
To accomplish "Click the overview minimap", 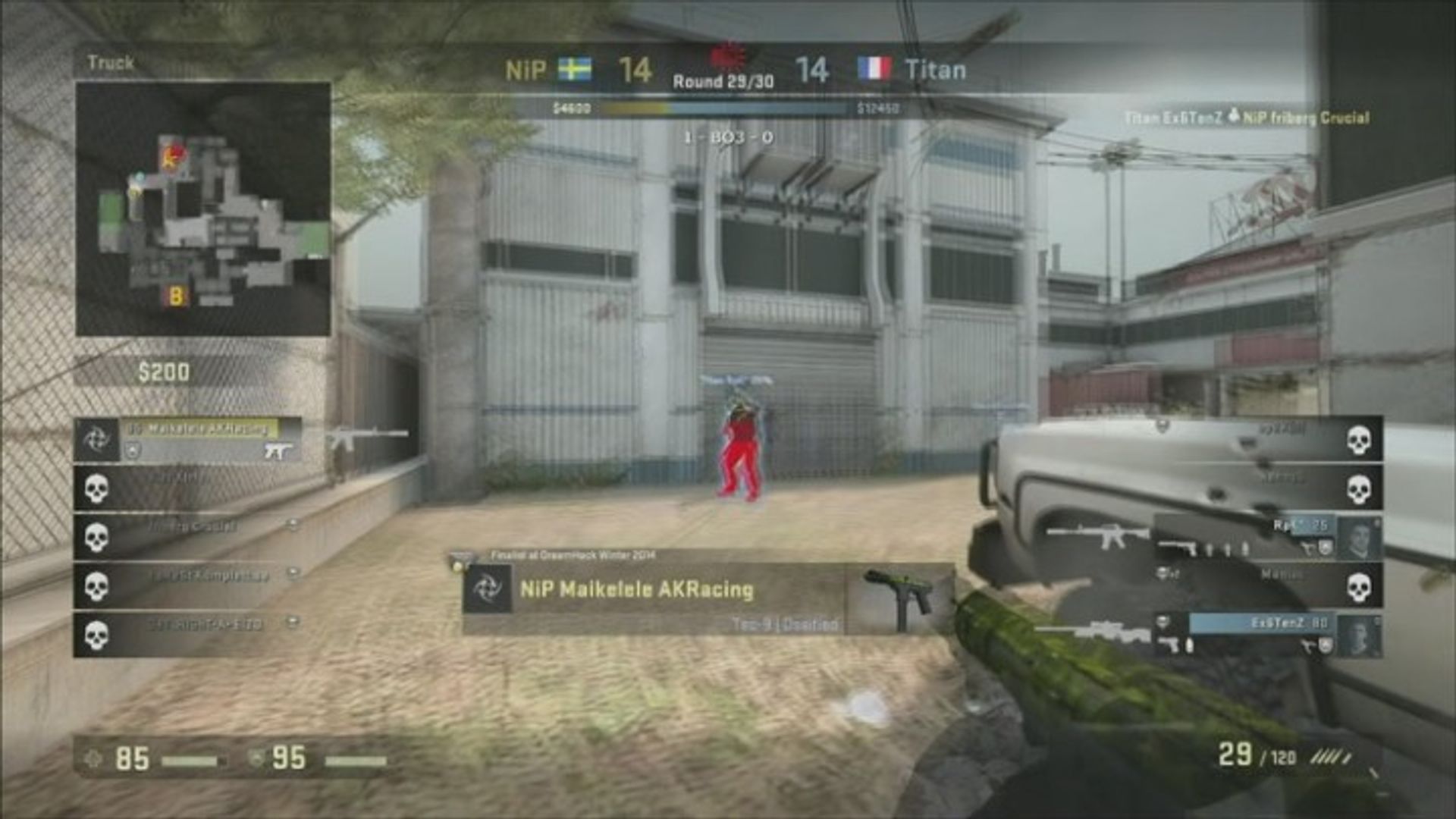I will [x=202, y=209].
